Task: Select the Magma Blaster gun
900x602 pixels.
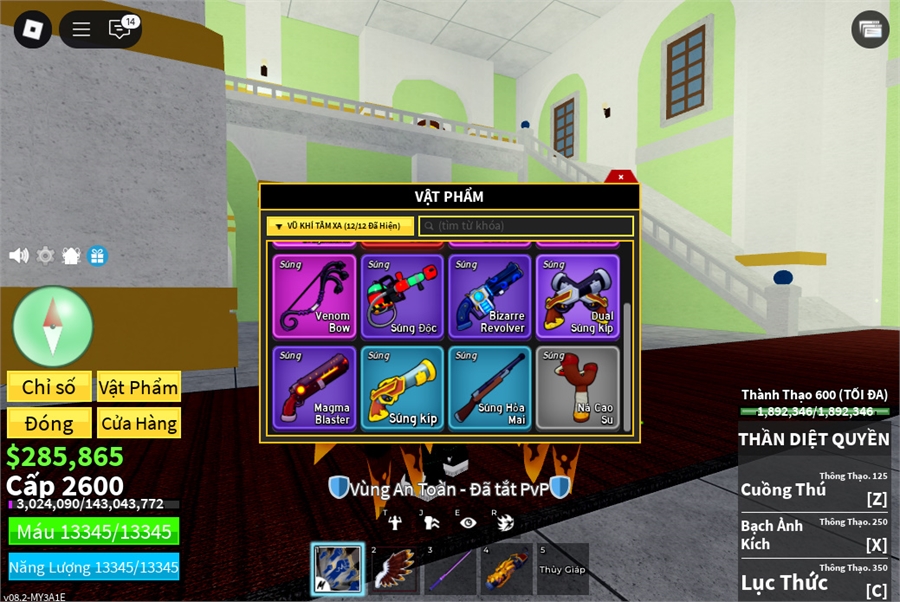Action: tap(314, 388)
